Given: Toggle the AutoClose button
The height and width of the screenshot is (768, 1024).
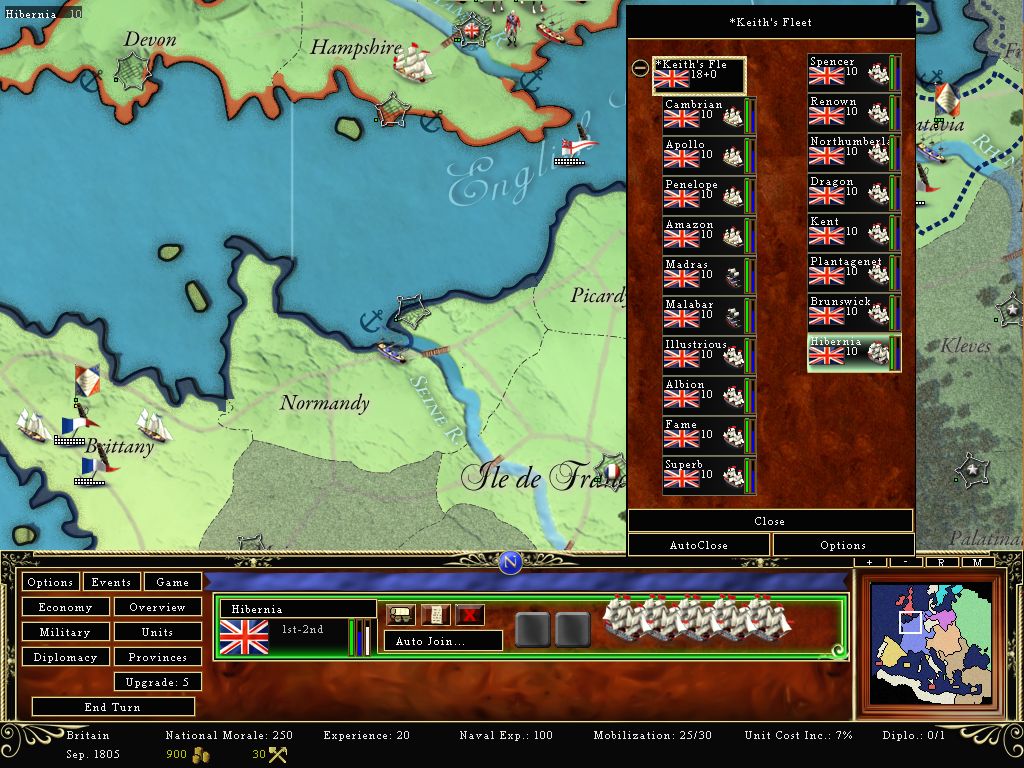Looking at the screenshot, I should click(x=698, y=545).
